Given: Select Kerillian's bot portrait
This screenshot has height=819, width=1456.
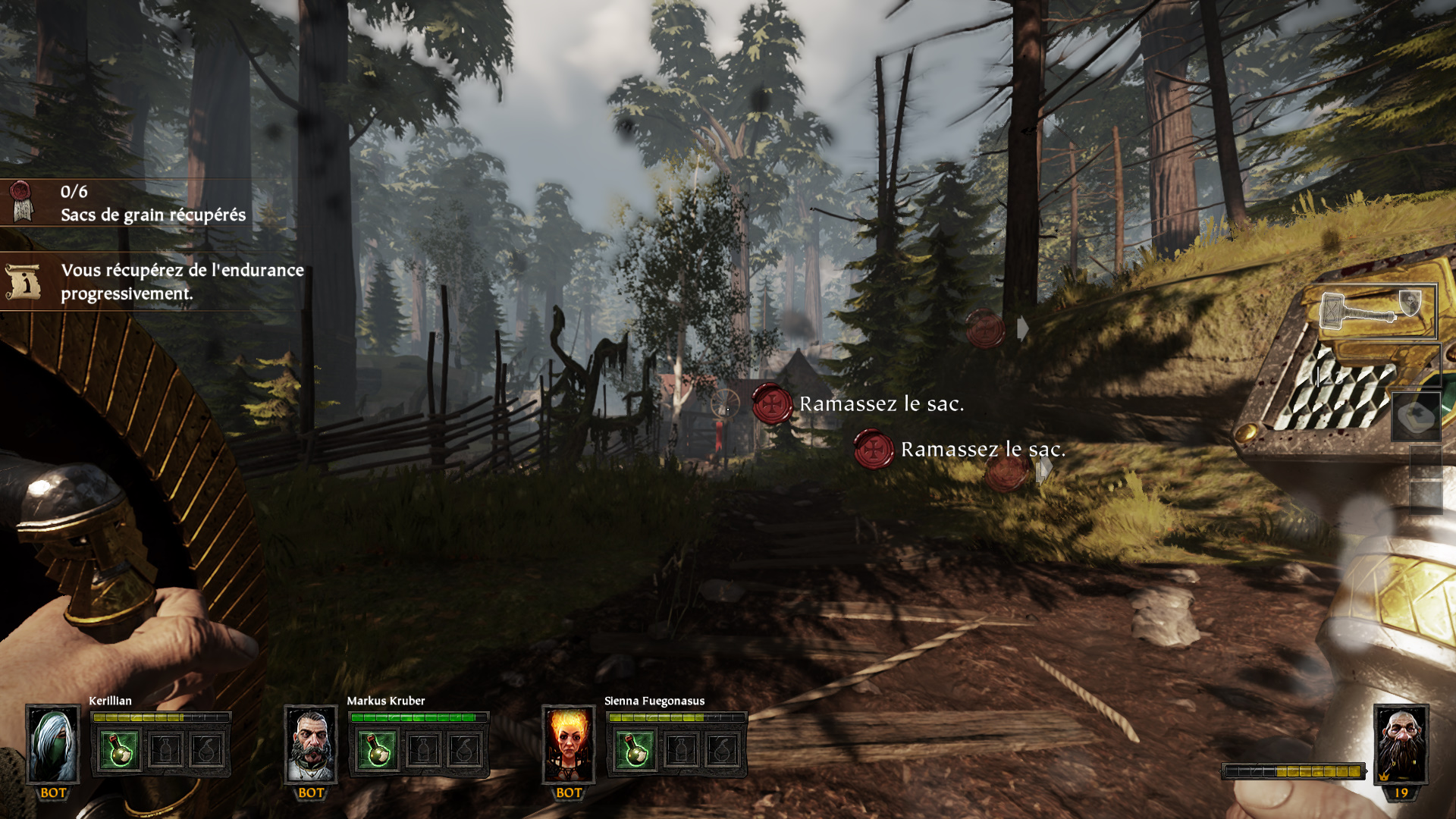Looking at the screenshot, I should coord(53,744).
